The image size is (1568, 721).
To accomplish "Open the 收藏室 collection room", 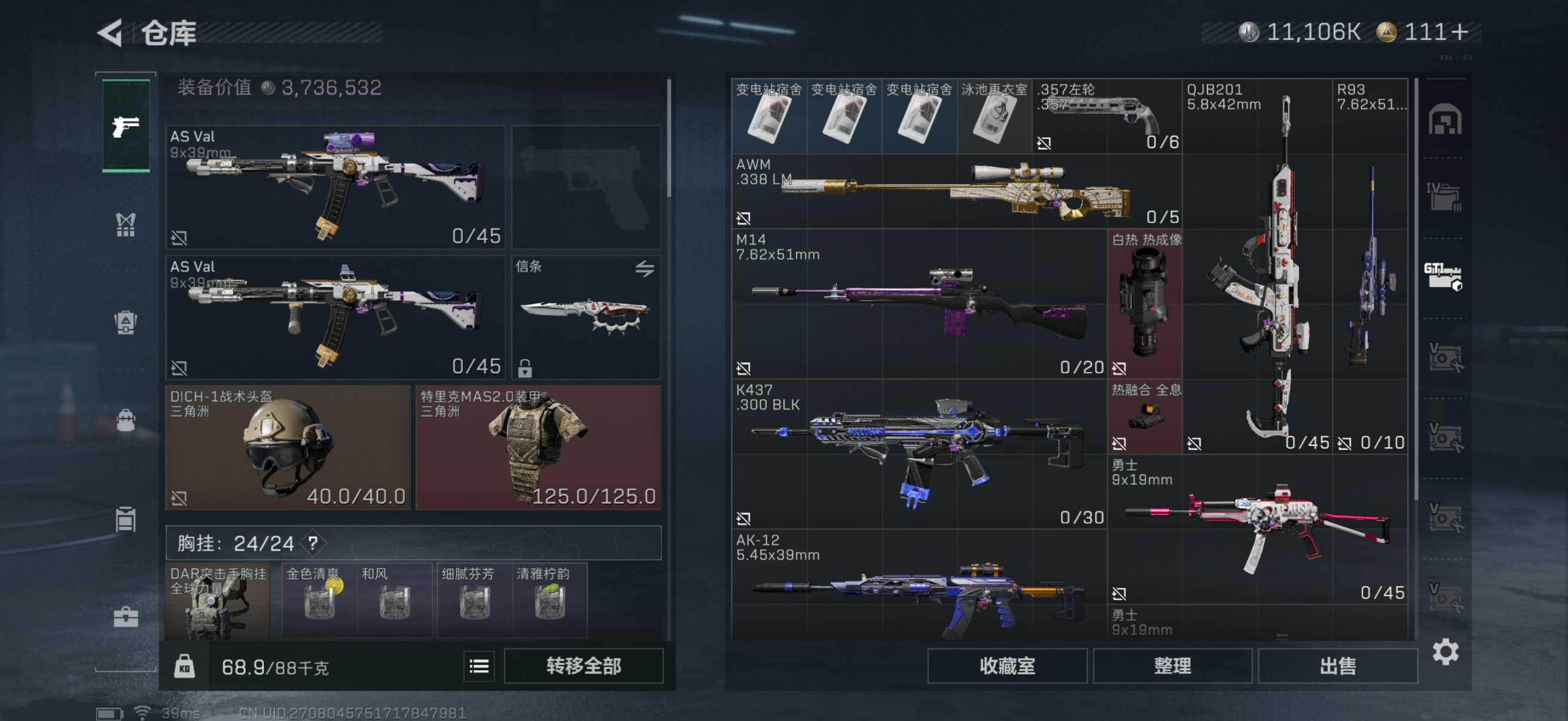I will click(1007, 665).
